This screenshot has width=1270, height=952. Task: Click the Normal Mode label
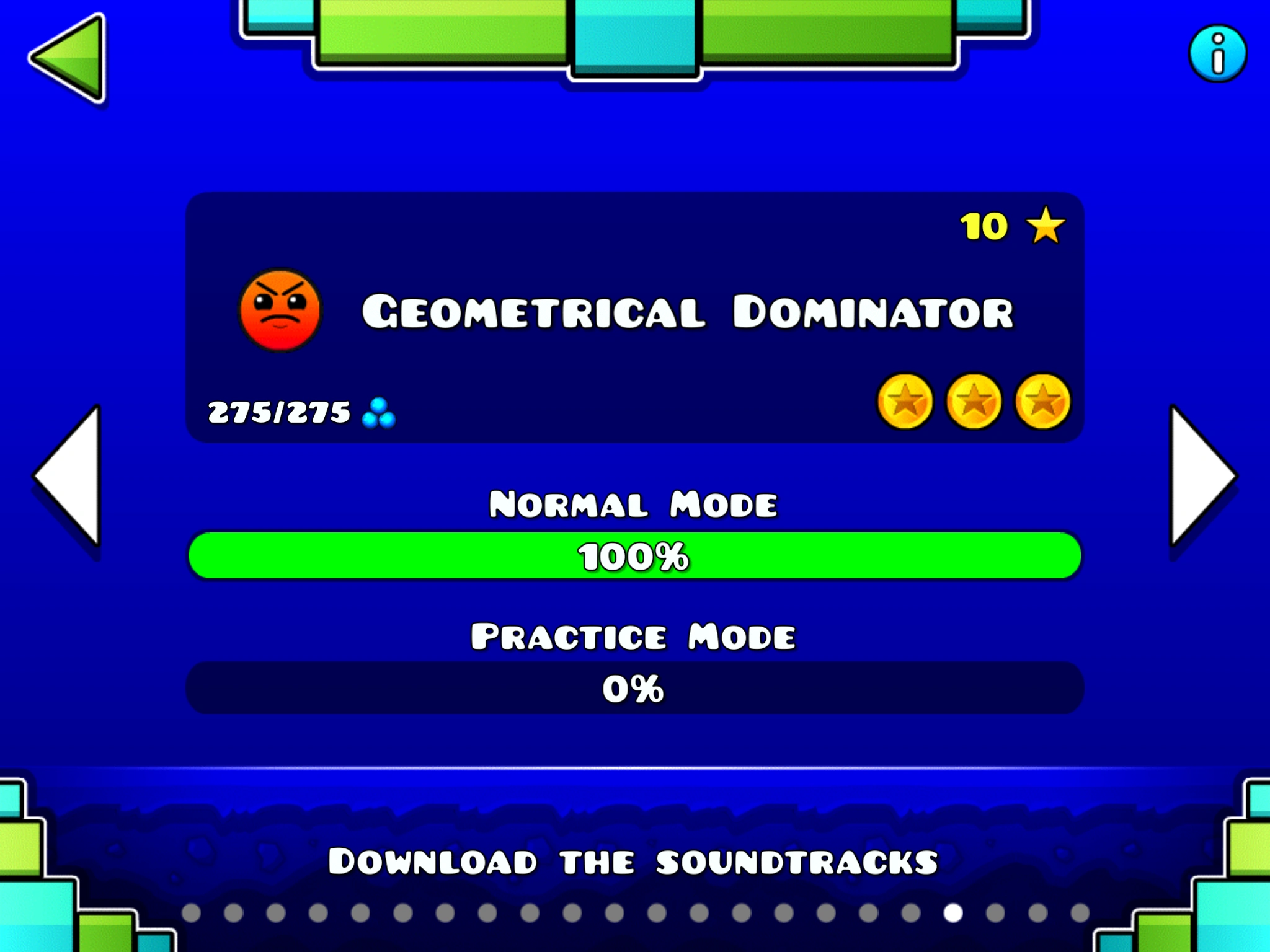(x=635, y=503)
